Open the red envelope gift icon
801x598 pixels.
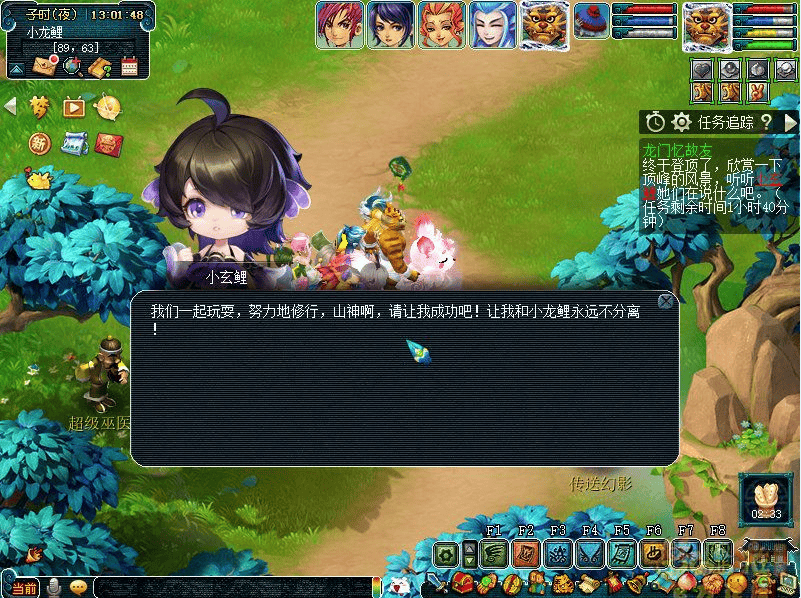(x=108, y=144)
